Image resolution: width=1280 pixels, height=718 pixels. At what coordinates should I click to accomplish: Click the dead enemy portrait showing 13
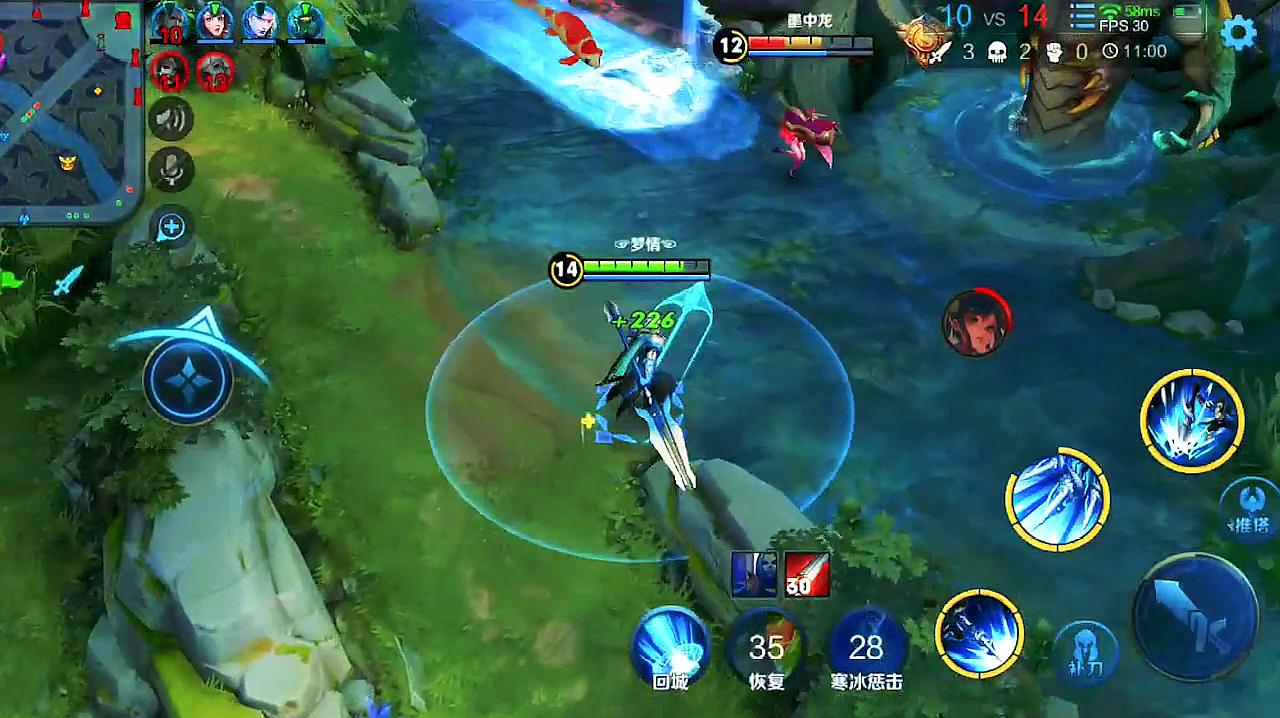click(x=215, y=71)
